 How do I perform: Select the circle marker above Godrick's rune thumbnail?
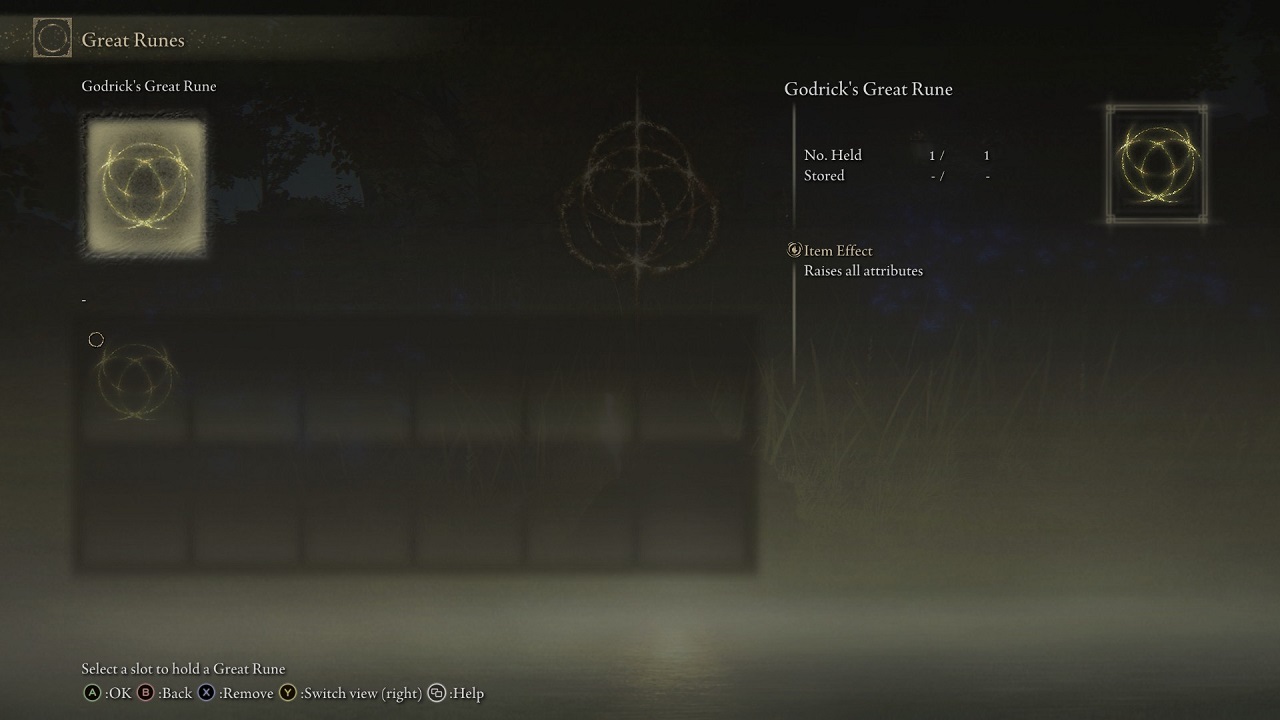pyautogui.click(x=96, y=339)
